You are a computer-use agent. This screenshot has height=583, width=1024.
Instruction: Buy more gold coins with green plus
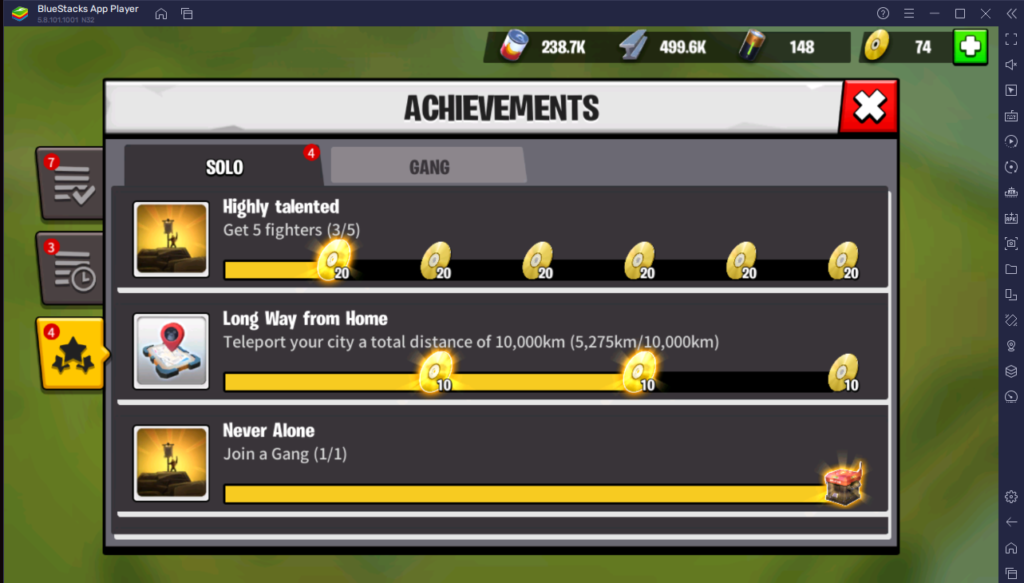tap(969, 47)
